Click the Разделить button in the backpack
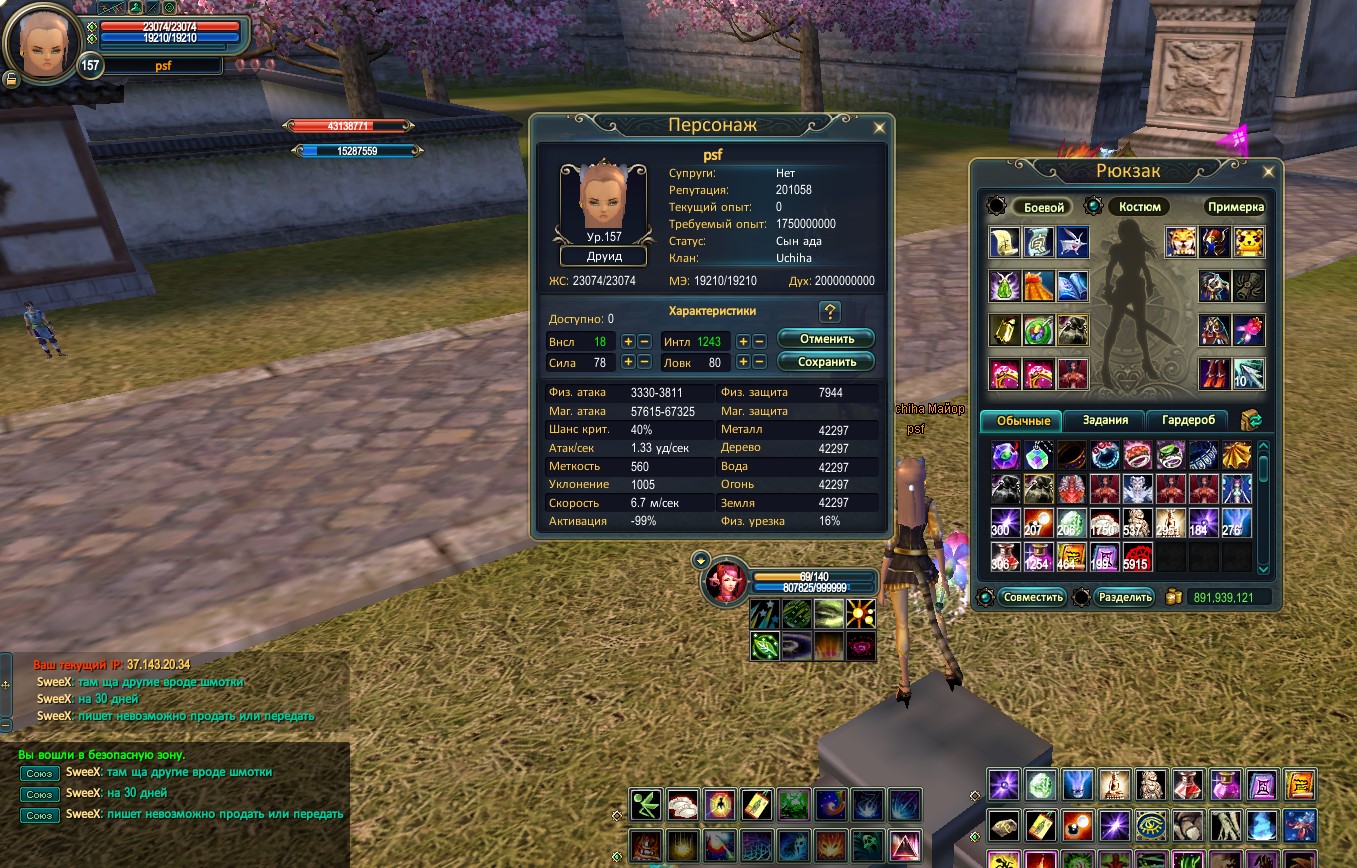1357x868 pixels. pos(1124,597)
